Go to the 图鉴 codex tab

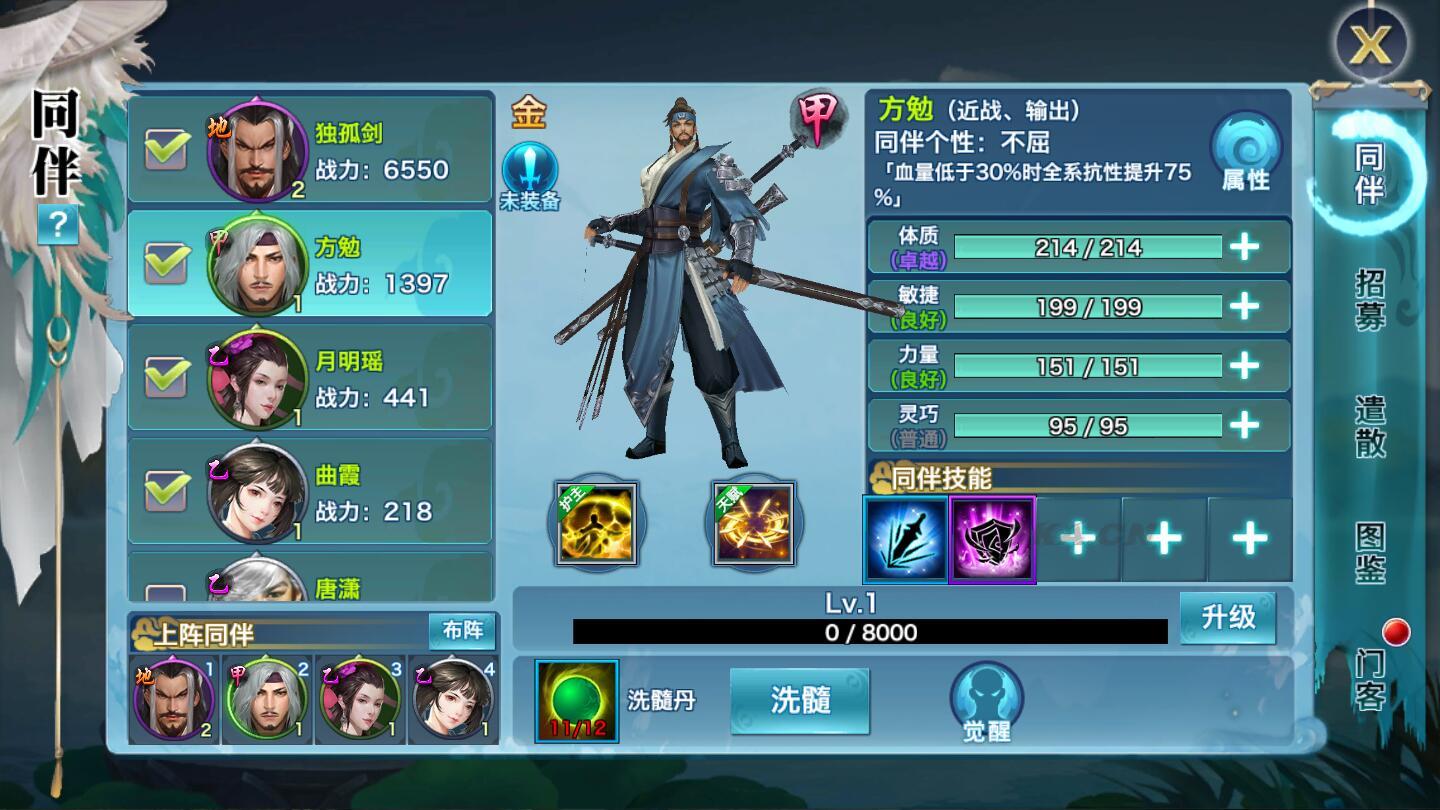click(1370, 552)
